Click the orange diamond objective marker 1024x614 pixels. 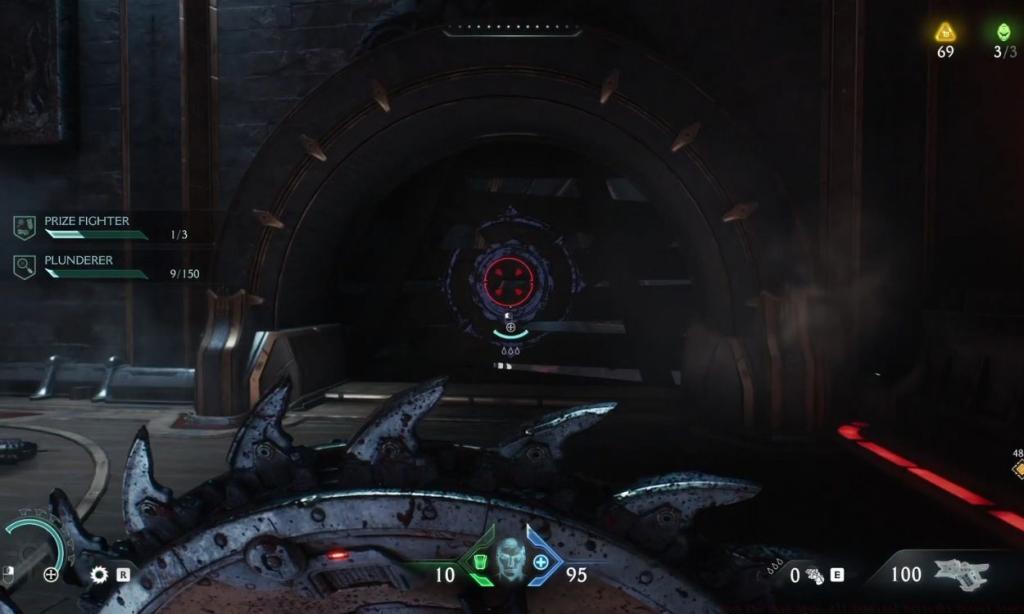tap(1017, 468)
